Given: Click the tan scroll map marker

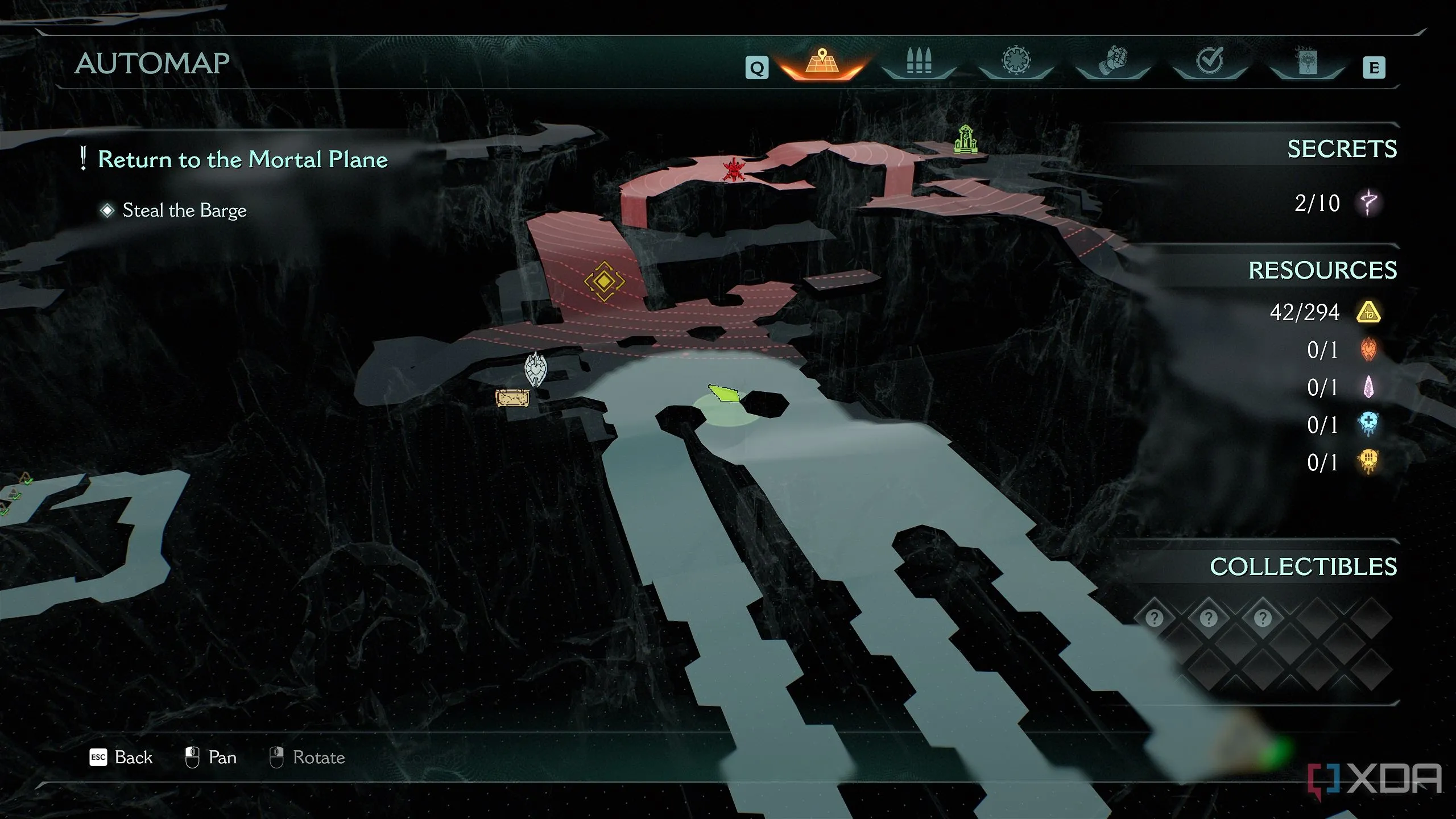Looking at the screenshot, I should pyautogui.click(x=512, y=398).
